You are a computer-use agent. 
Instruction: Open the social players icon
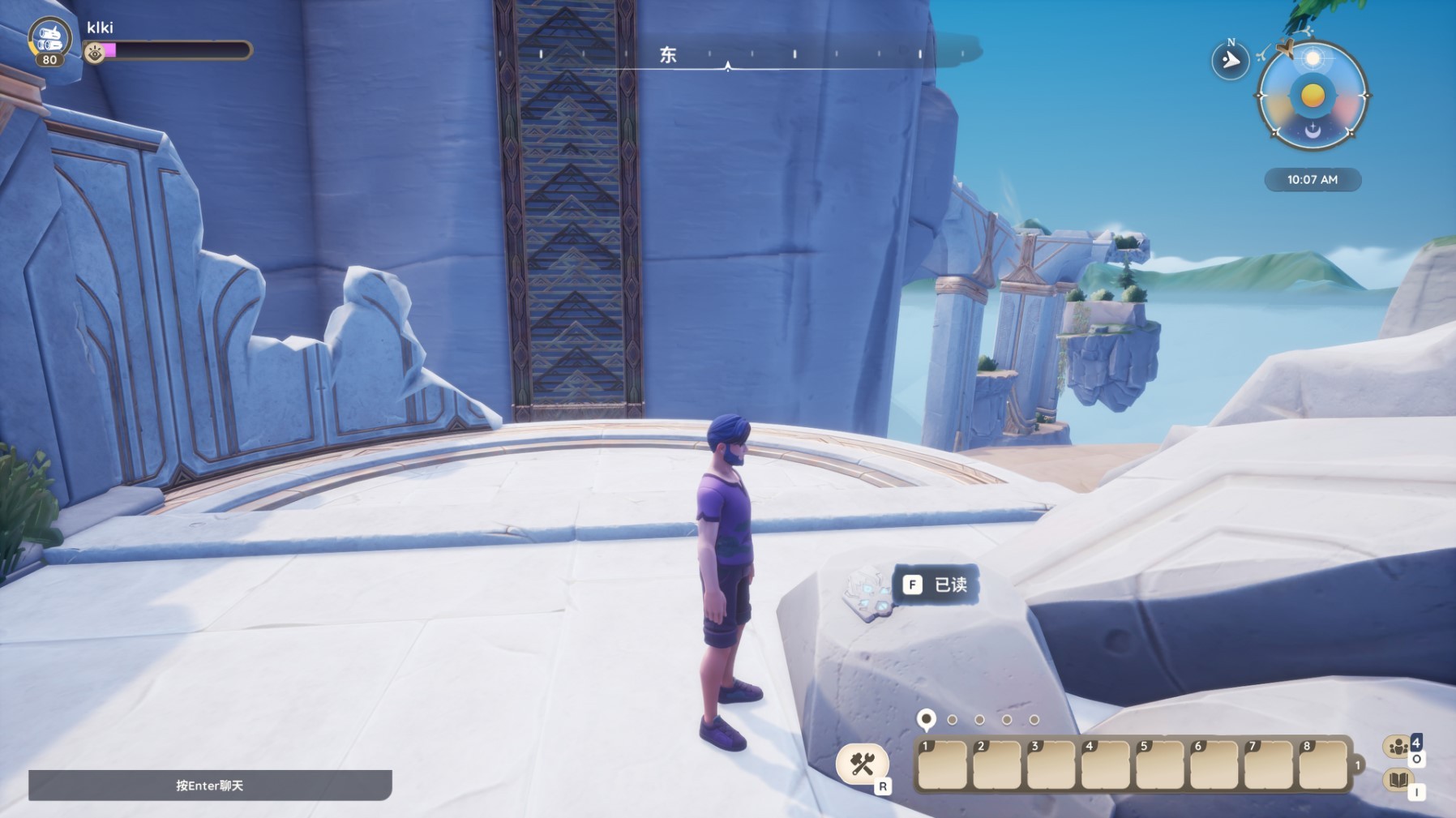tap(1398, 747)
